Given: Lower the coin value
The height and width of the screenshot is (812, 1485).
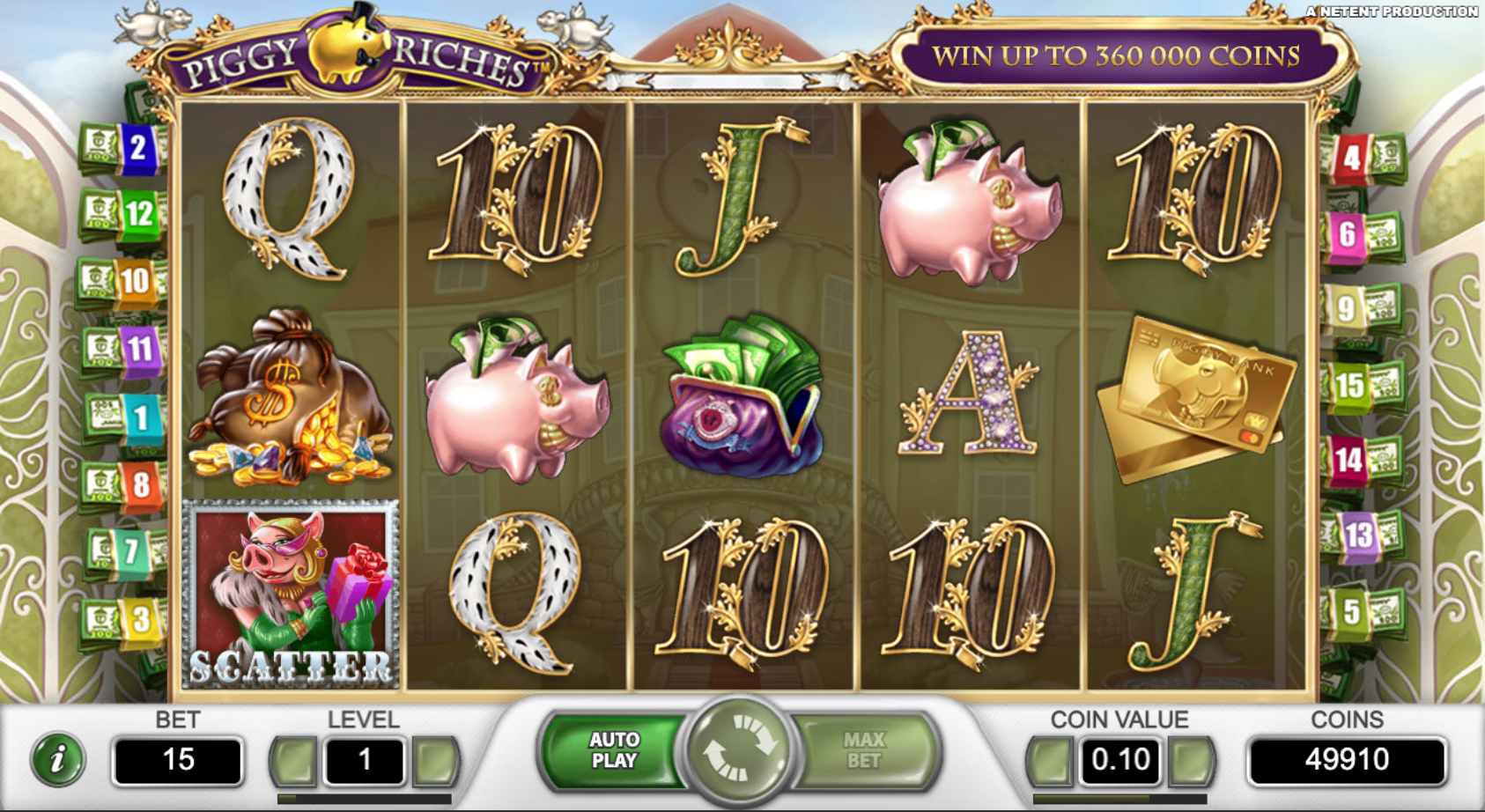Looking at the screenshot, I should tap(1049, 760).
